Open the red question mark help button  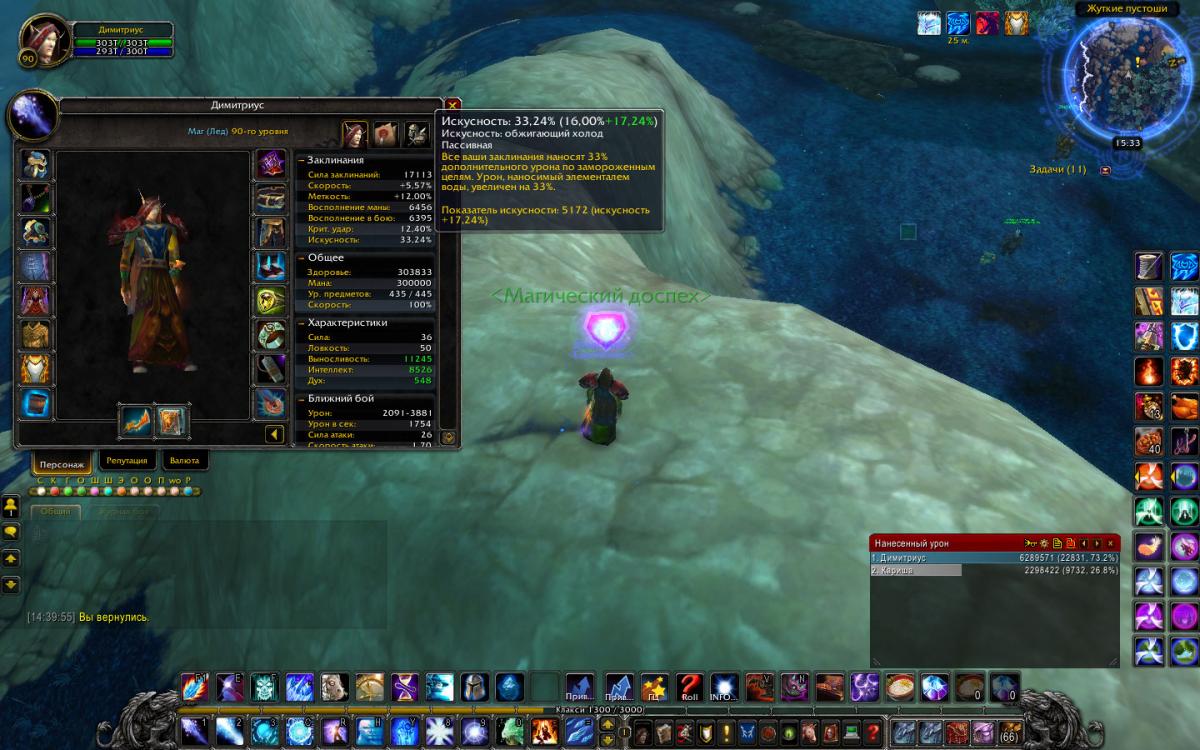873,732
